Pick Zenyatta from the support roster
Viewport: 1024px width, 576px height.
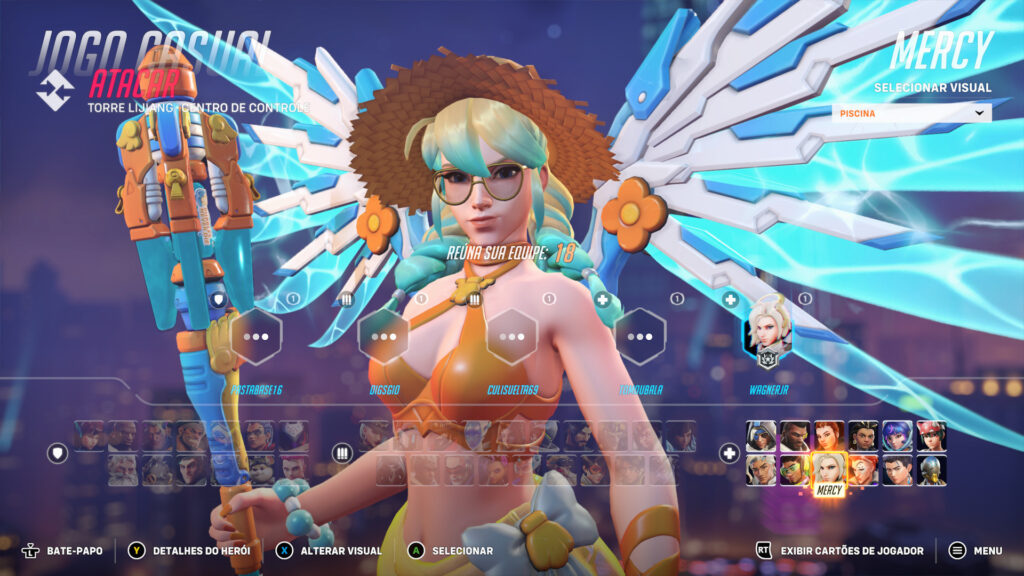click(x=930, y=469)
